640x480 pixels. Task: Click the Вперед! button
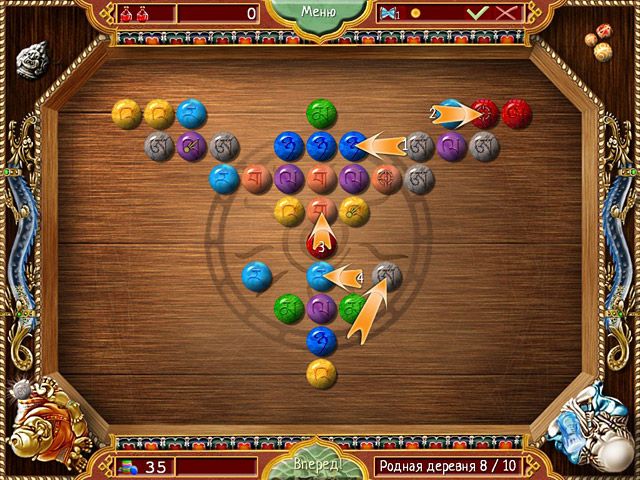pos(320,466)
